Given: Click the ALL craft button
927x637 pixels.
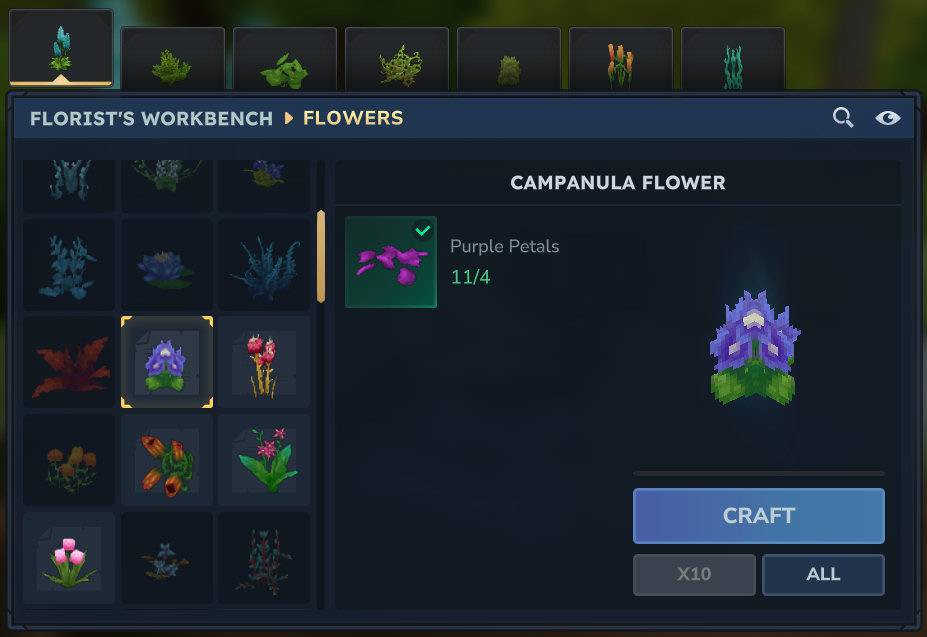Looking at the screenshot, I should 823,575.
